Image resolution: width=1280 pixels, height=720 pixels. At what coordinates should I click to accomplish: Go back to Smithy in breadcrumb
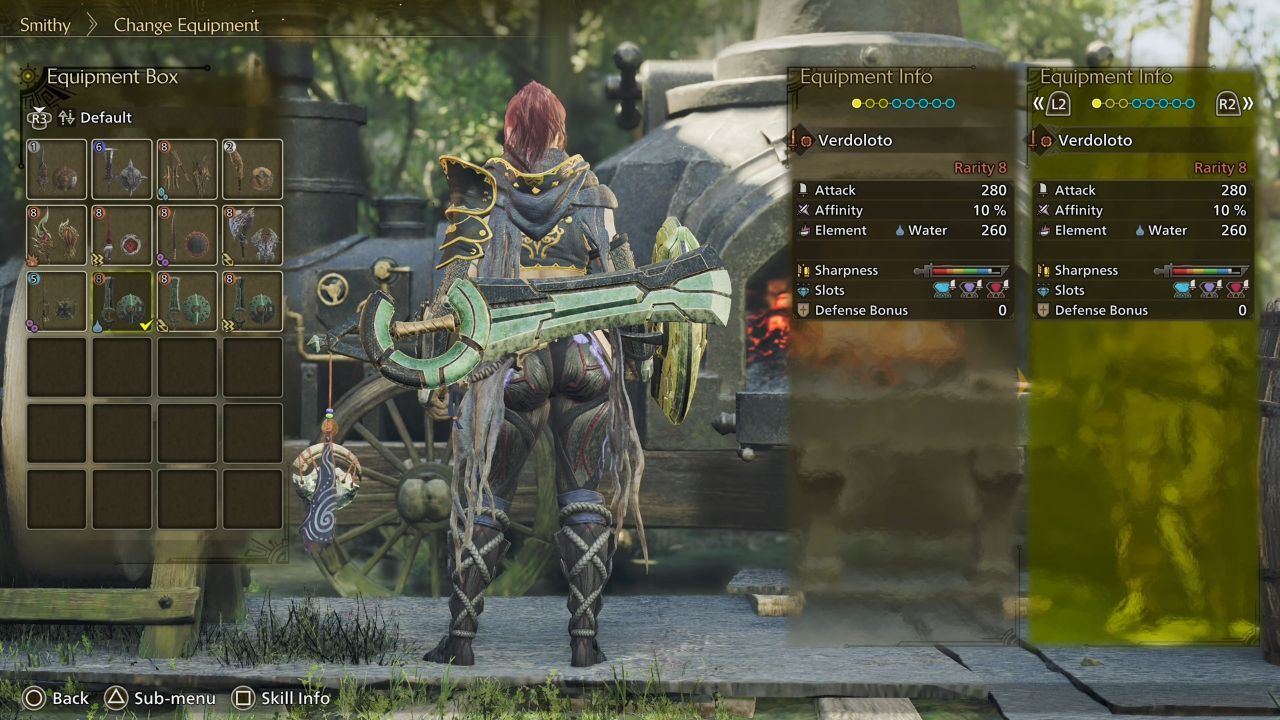(45, 25)
